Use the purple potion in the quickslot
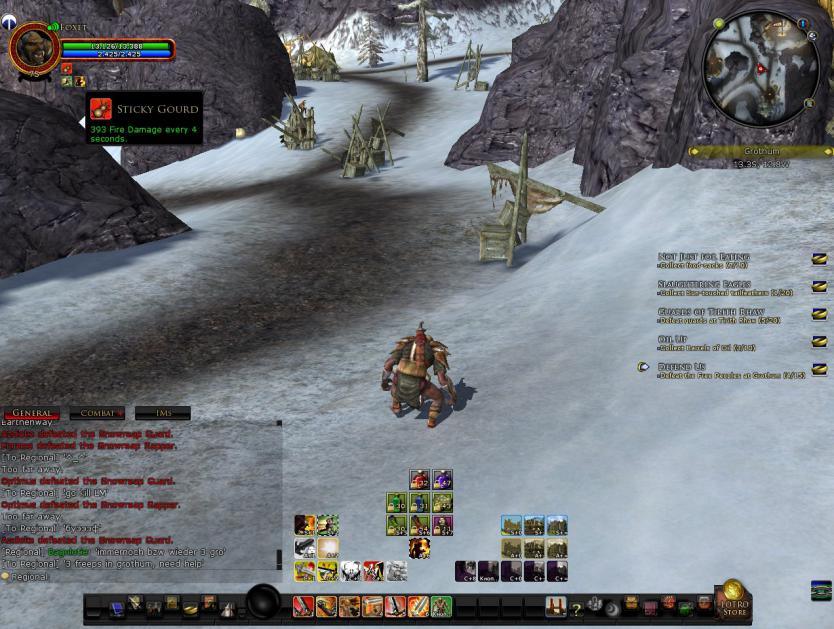Image resolution: width=834 pixels, height=629 pixels. (442, 480)
